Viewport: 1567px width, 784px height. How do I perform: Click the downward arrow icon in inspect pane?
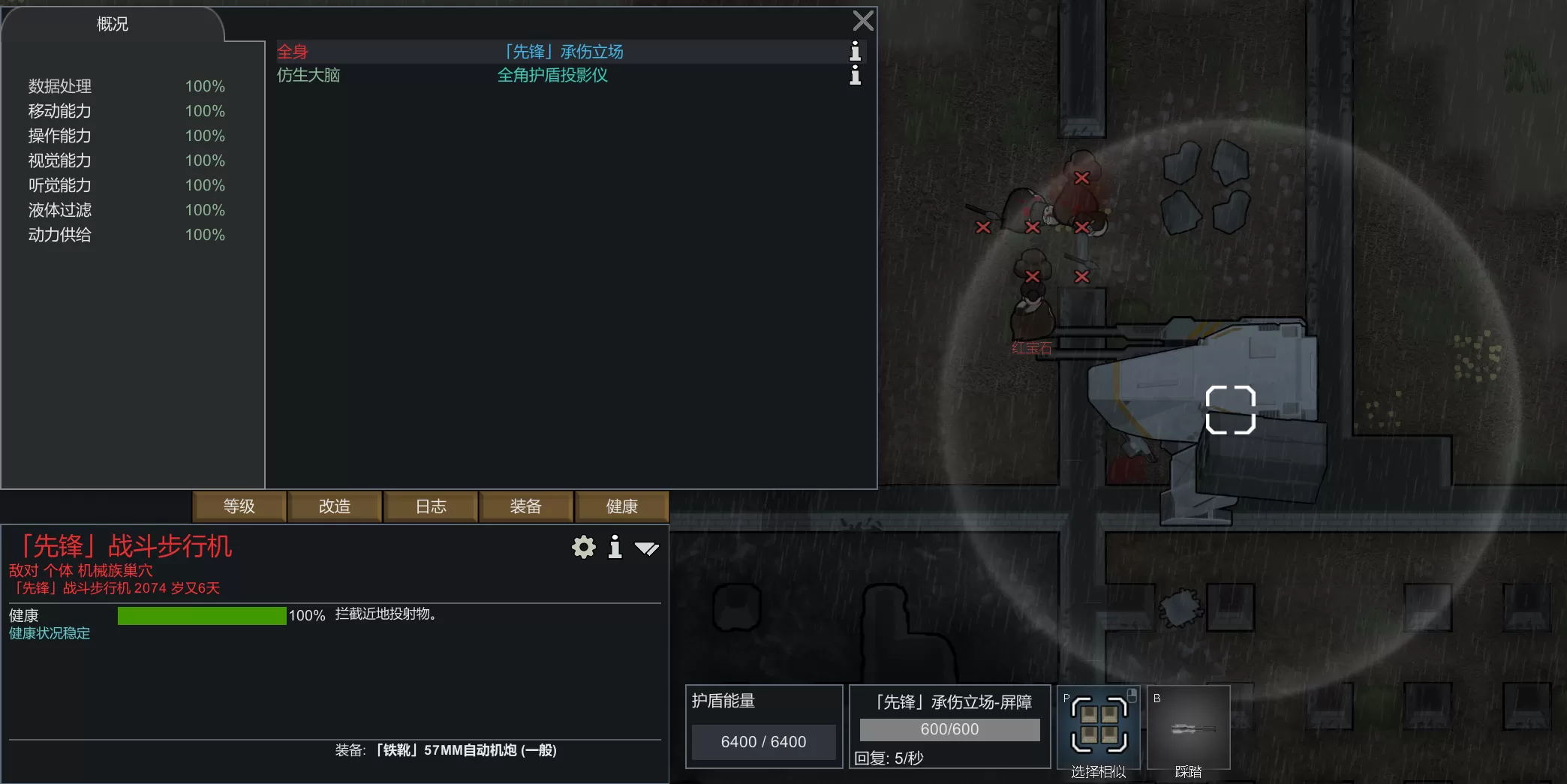647,548
